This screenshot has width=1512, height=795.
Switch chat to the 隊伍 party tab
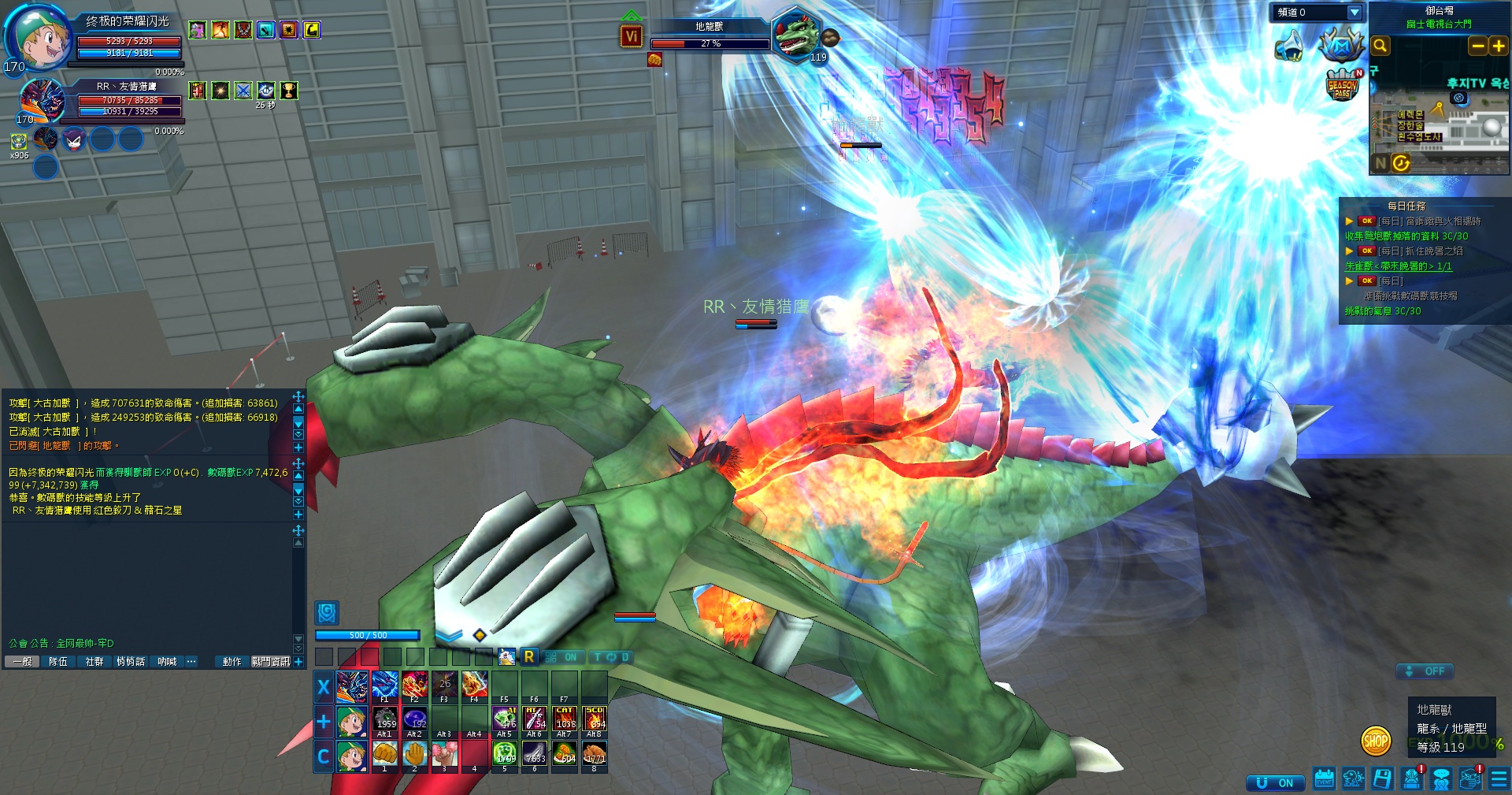point(58,662)
